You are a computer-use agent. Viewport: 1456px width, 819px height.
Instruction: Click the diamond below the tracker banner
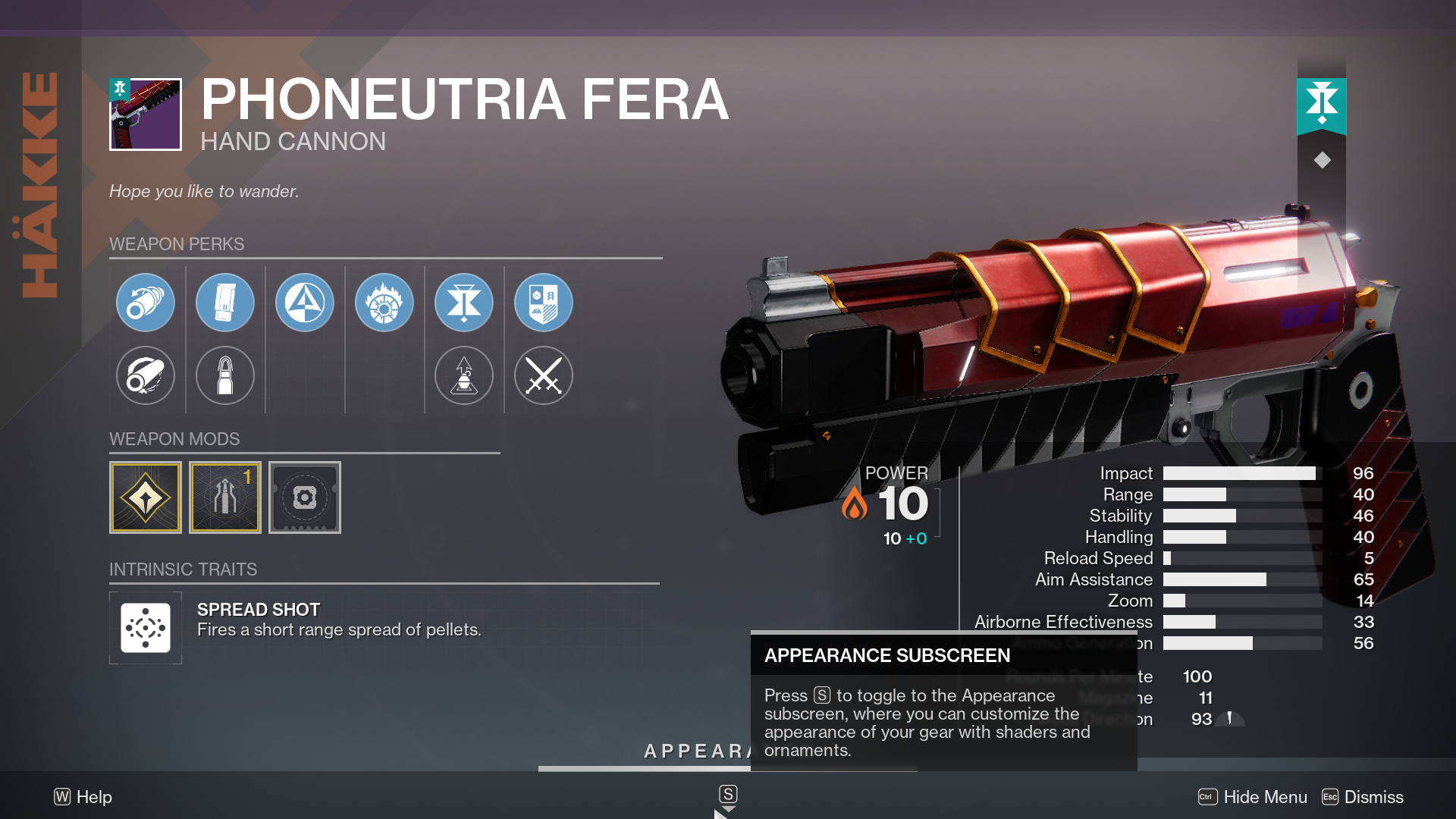[1323, 159]
